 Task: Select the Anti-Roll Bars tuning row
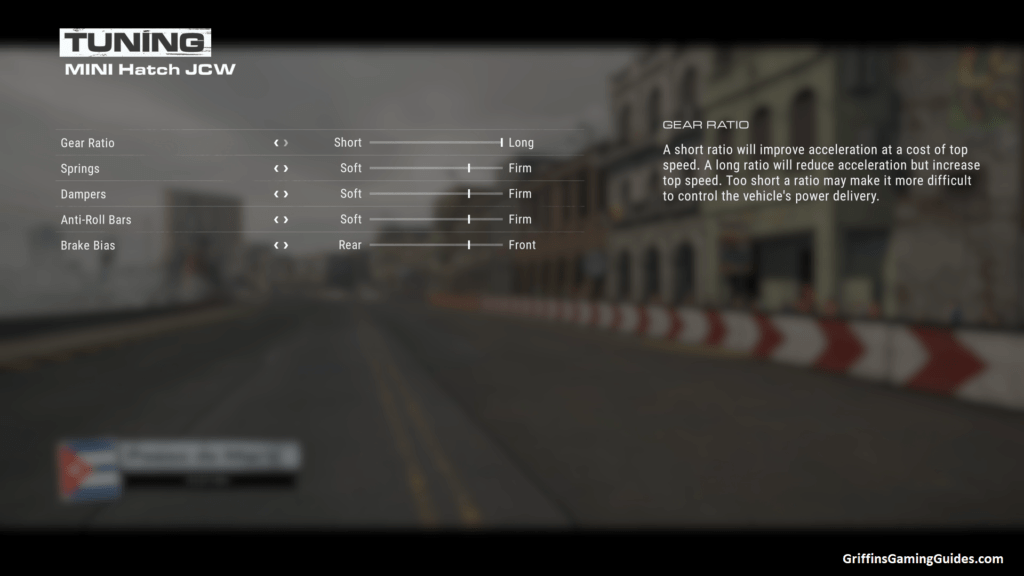point(96,220)
